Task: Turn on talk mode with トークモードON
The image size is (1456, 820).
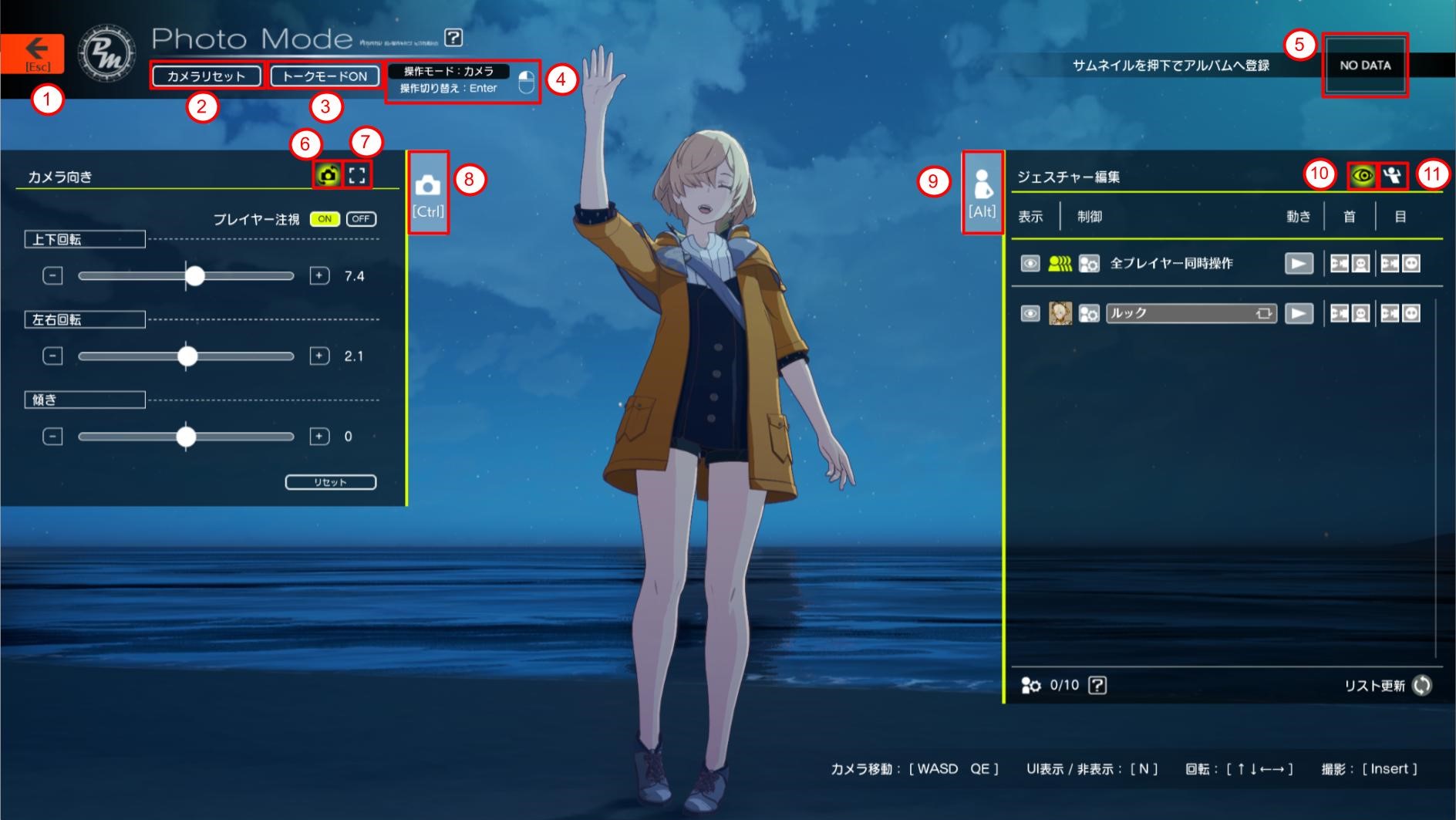Action: pyautogui.click(x=325, y=76)
